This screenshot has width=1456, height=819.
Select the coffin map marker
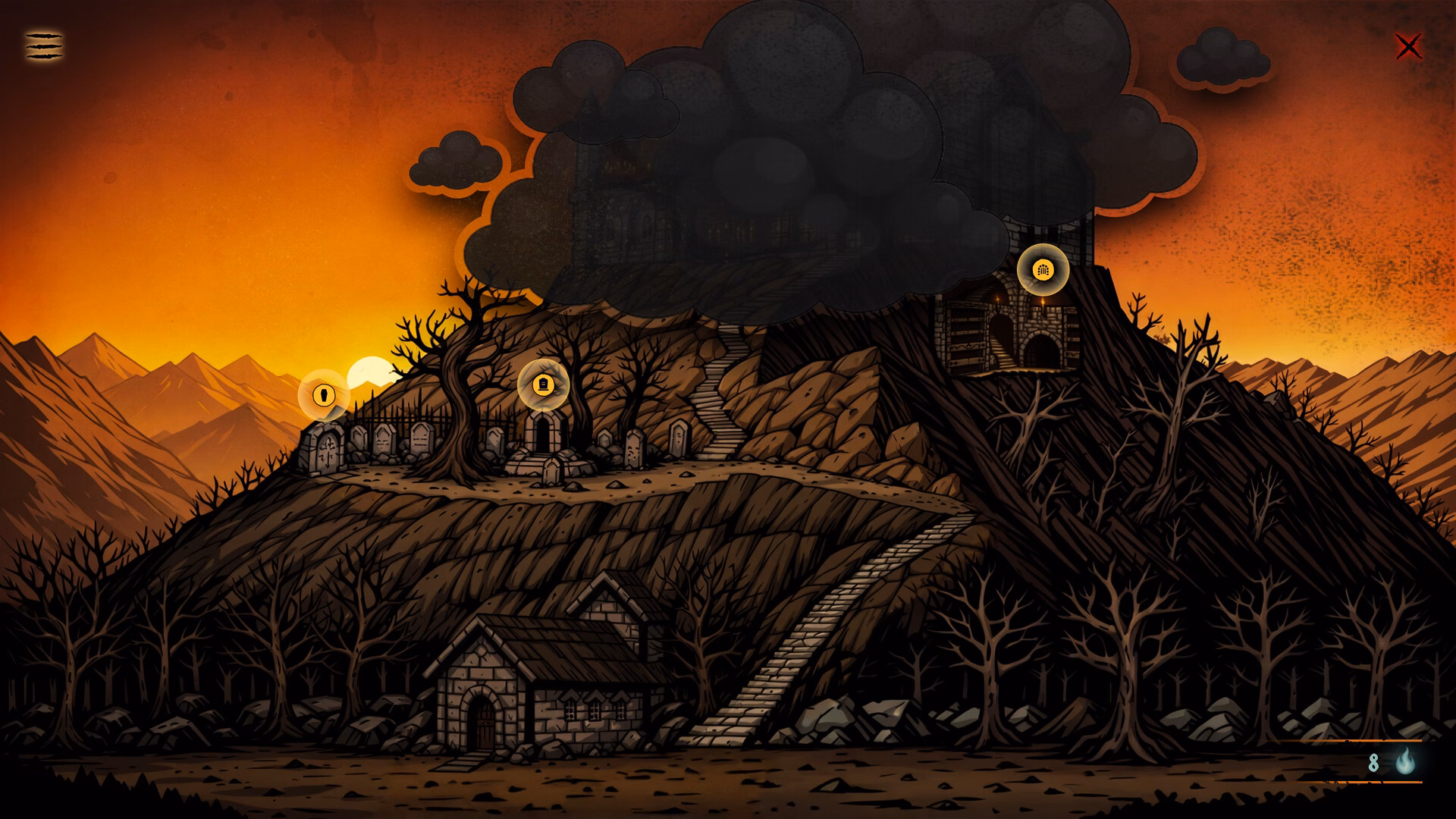pyautogui.click(x=324, y=394)
